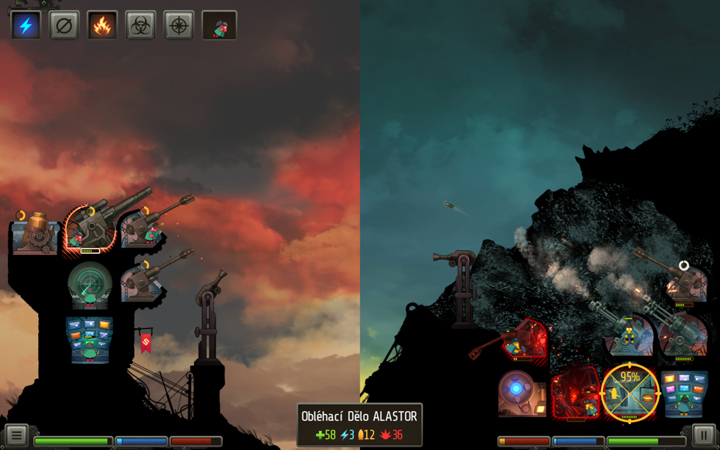Pause the game
The height and width of the screenshot is (450, 720).
(x=703, y=435)
